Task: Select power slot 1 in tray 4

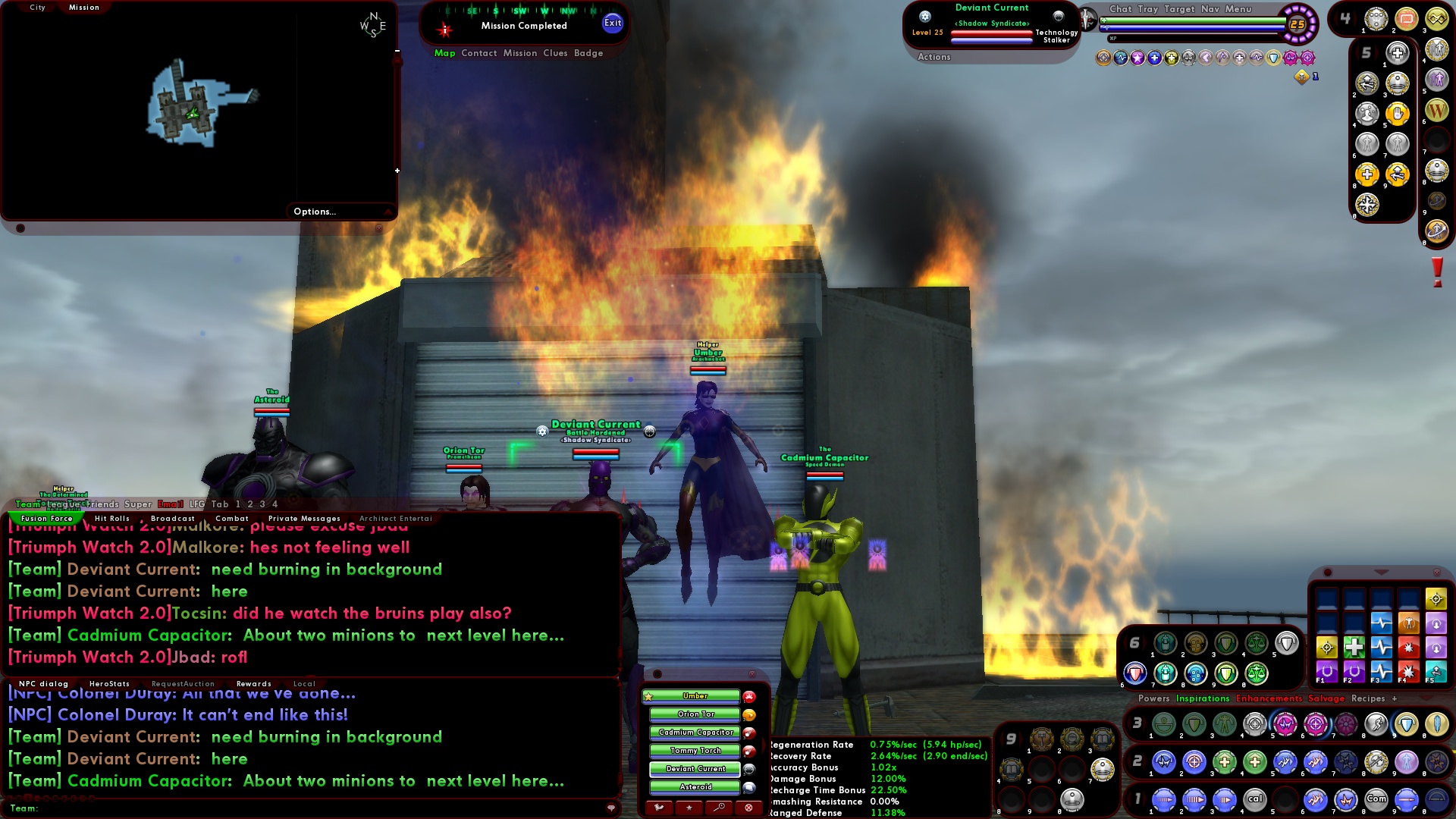Action: tap(1376, 19)
